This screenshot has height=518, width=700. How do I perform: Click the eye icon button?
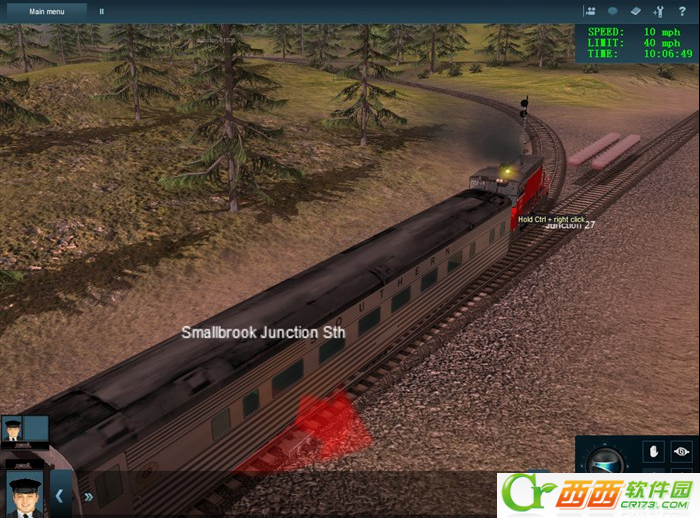[681, 451]
